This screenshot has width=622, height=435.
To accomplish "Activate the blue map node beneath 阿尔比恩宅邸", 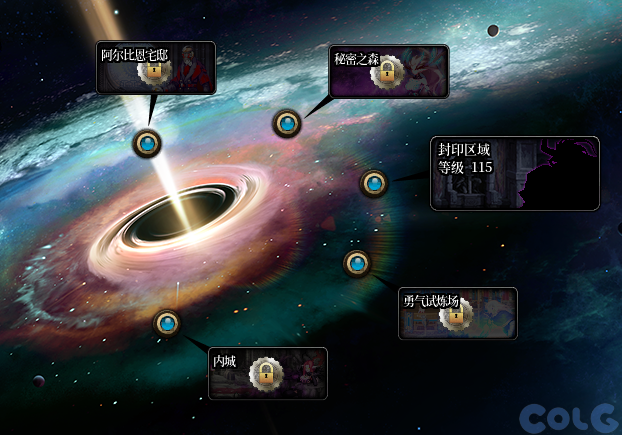I will pos(148,144).
